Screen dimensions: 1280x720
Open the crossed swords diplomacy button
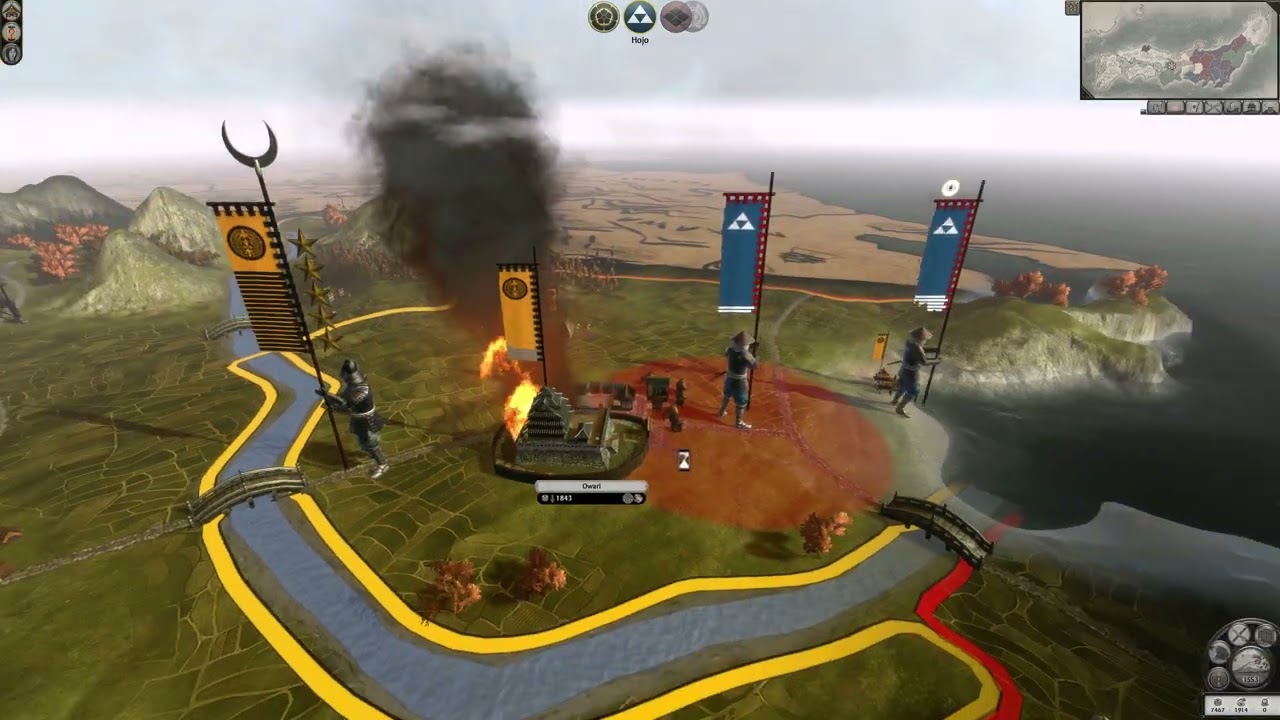click(1239, 634)
